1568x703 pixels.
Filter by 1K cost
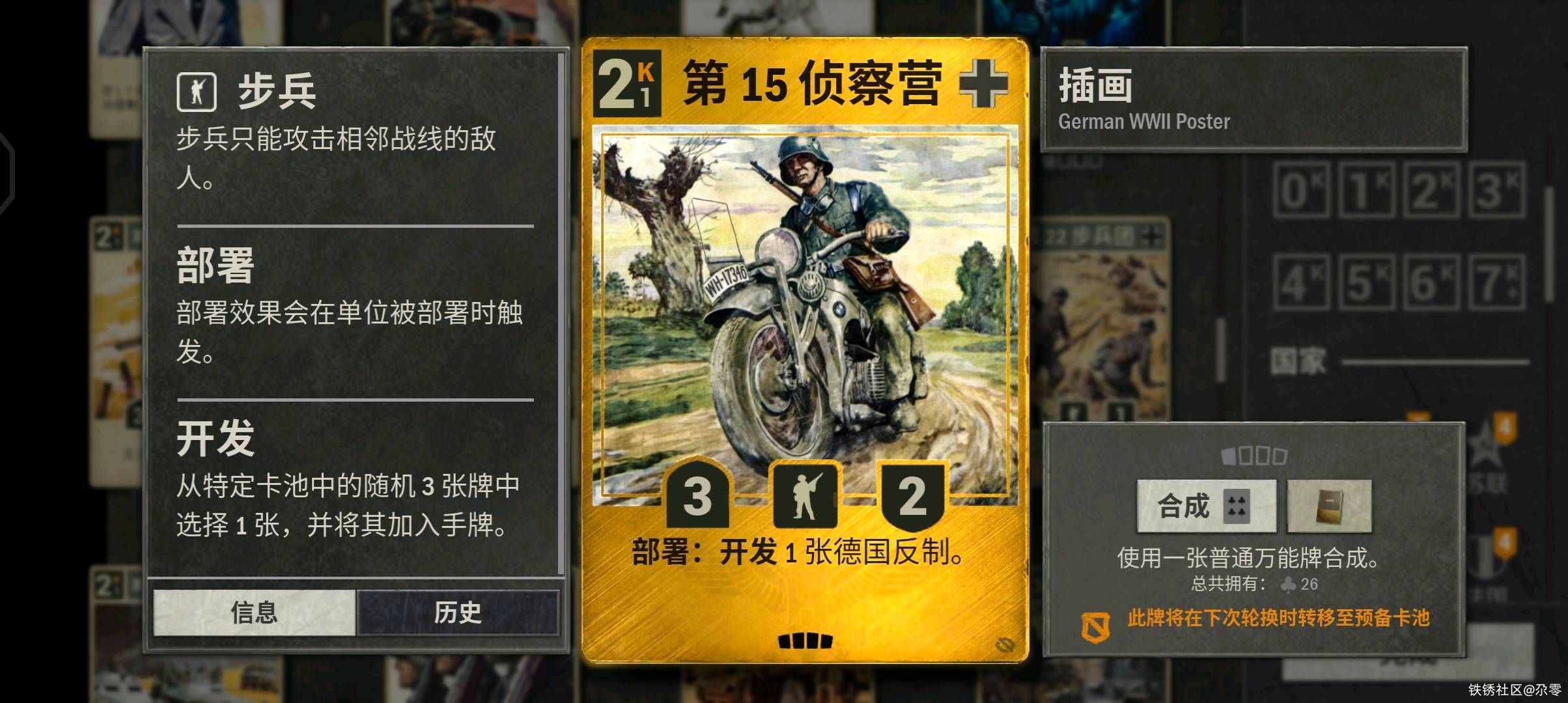(x=1366, y=190)
